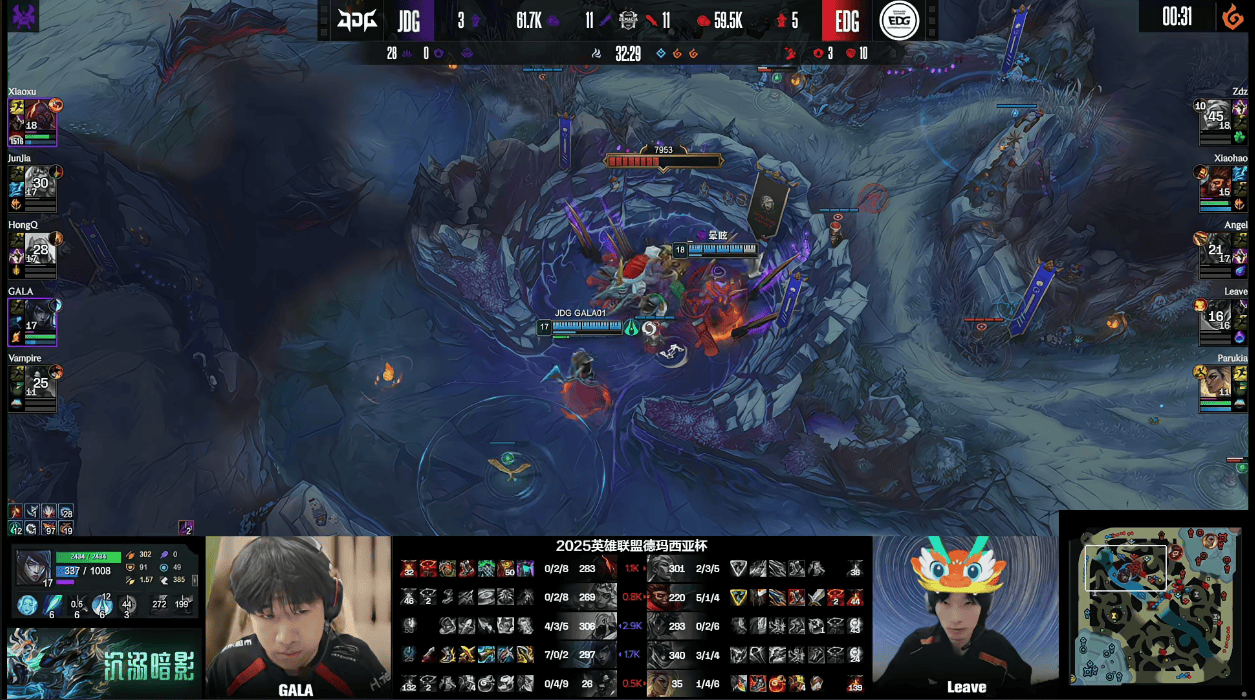1255x700 pixels.
Task: Click the selected champion's passive ability icon
Action: pyautogui.click(x=28, y=606)
